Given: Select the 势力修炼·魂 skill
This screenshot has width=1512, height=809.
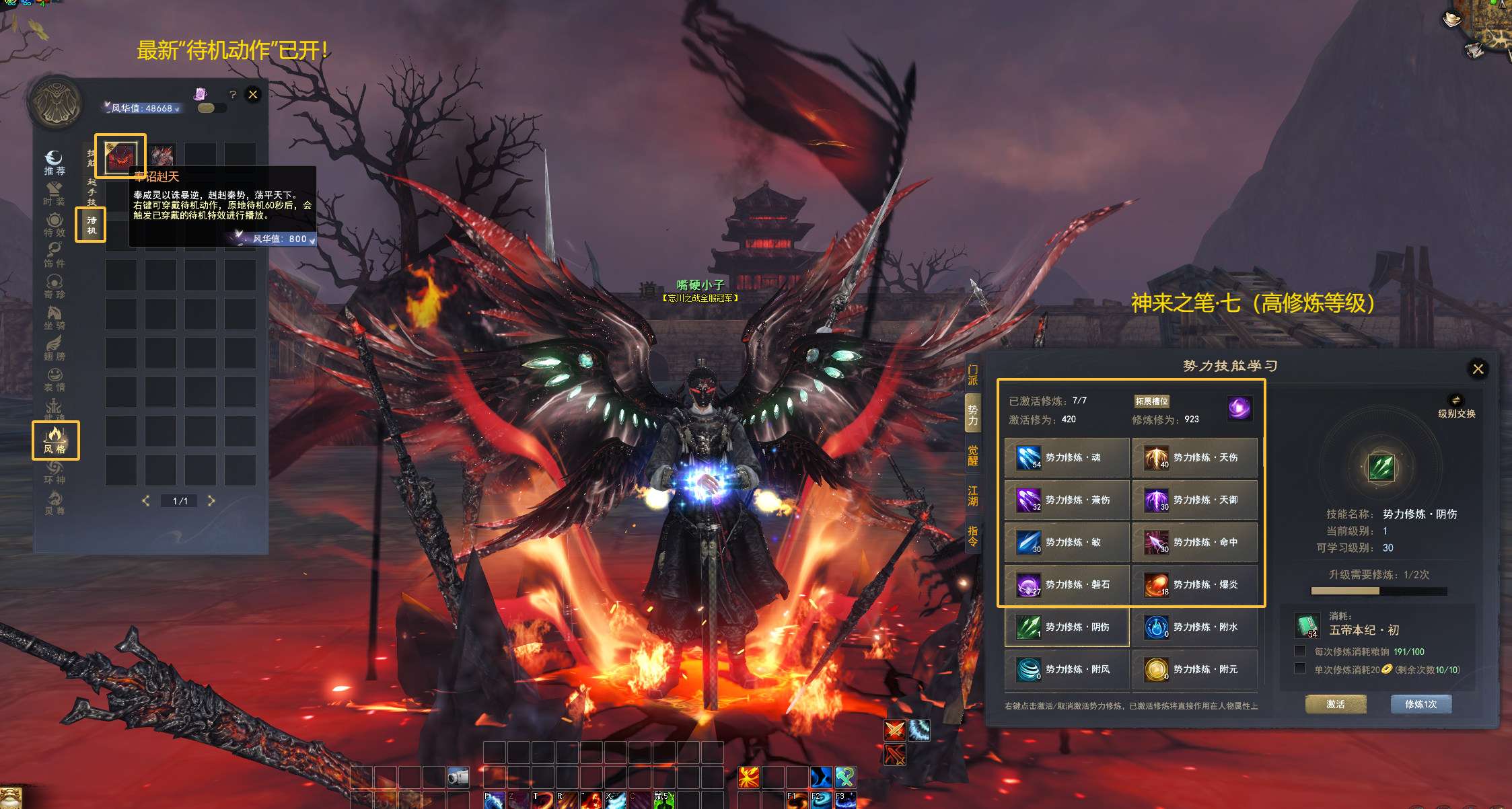Looking at the screenshot, I should pyautogui.click(x=1067, y=457).
